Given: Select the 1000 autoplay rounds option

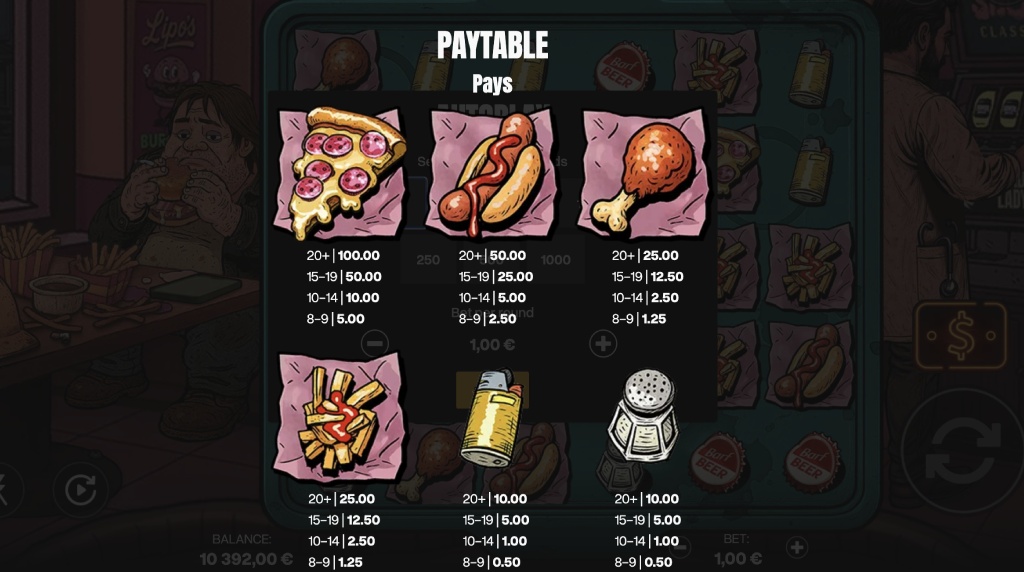Looking at the screenshot, I should 556,260.
